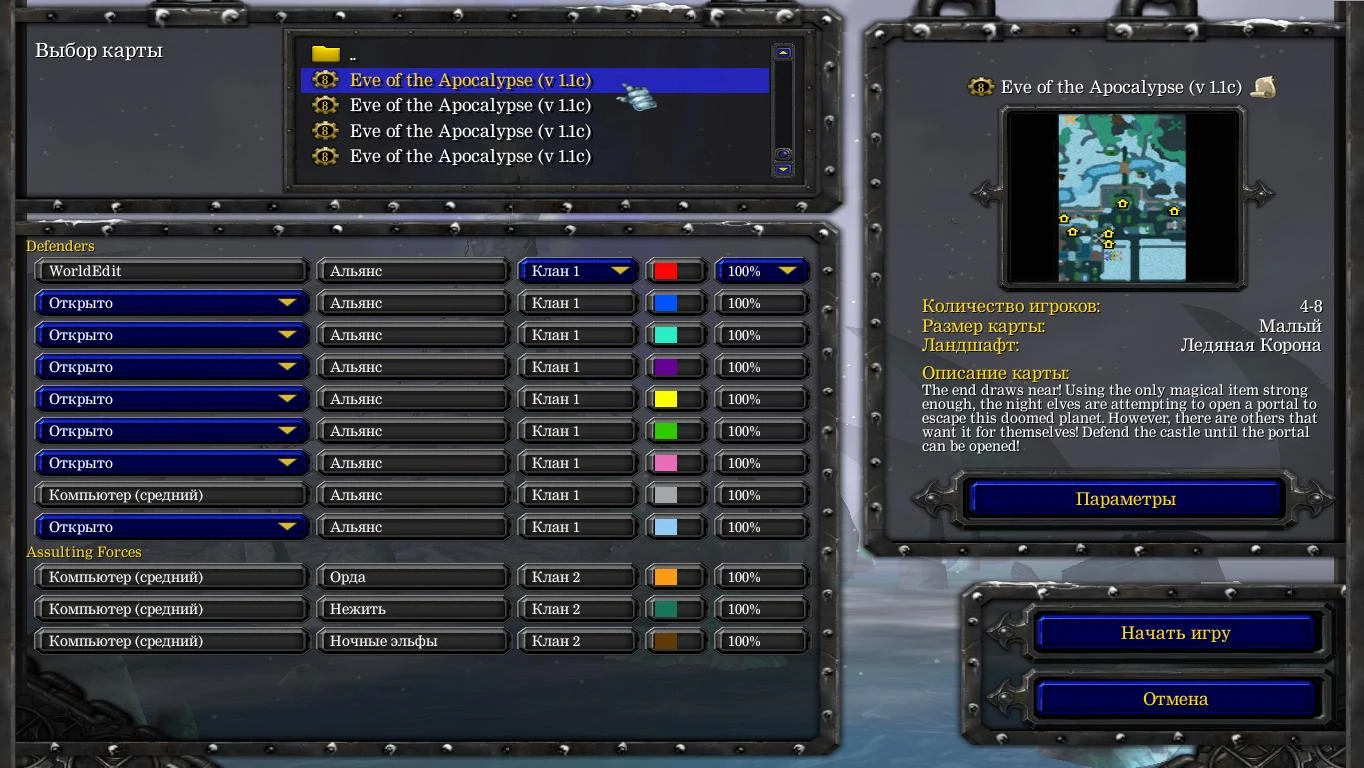
Task: Select the red color swatch for WorldEdit
Action: (x=668, y=270)
